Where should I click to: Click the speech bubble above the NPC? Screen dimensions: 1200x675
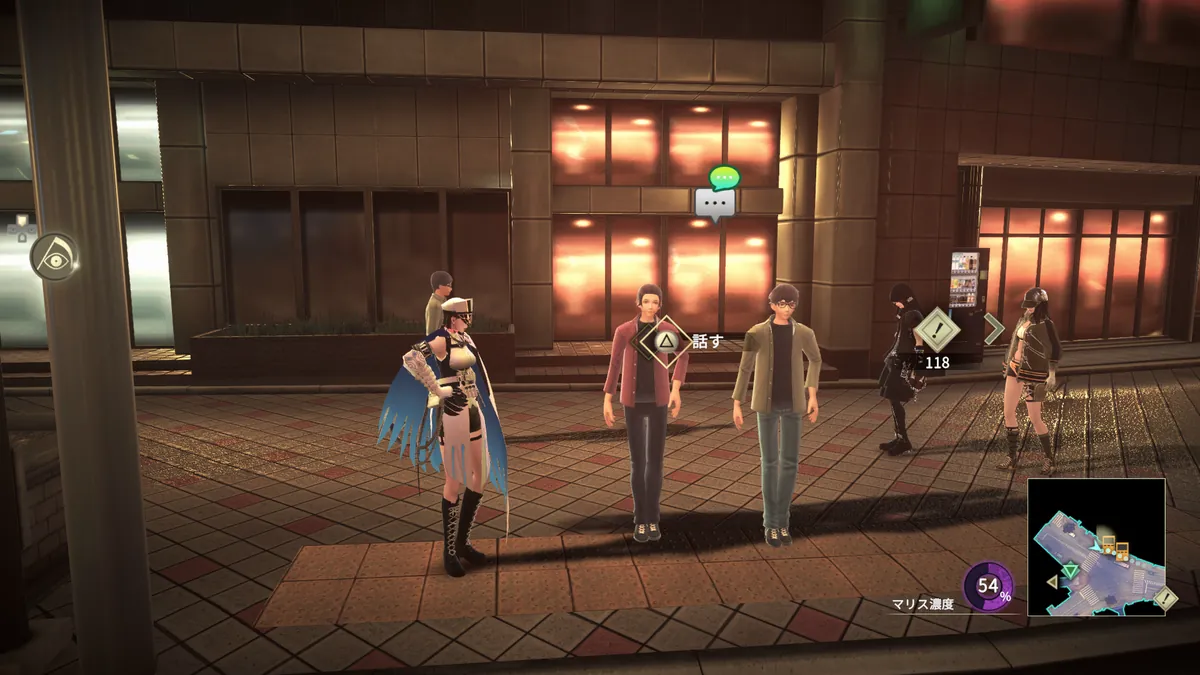[716, 203]
